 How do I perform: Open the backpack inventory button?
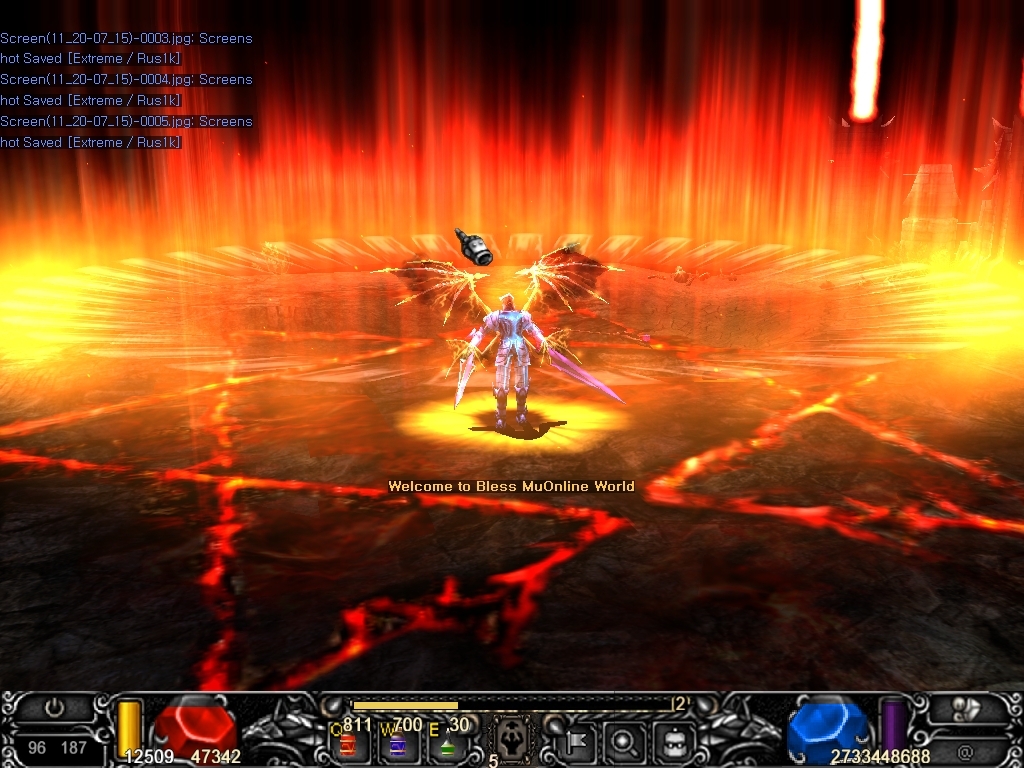coord(673,742)
